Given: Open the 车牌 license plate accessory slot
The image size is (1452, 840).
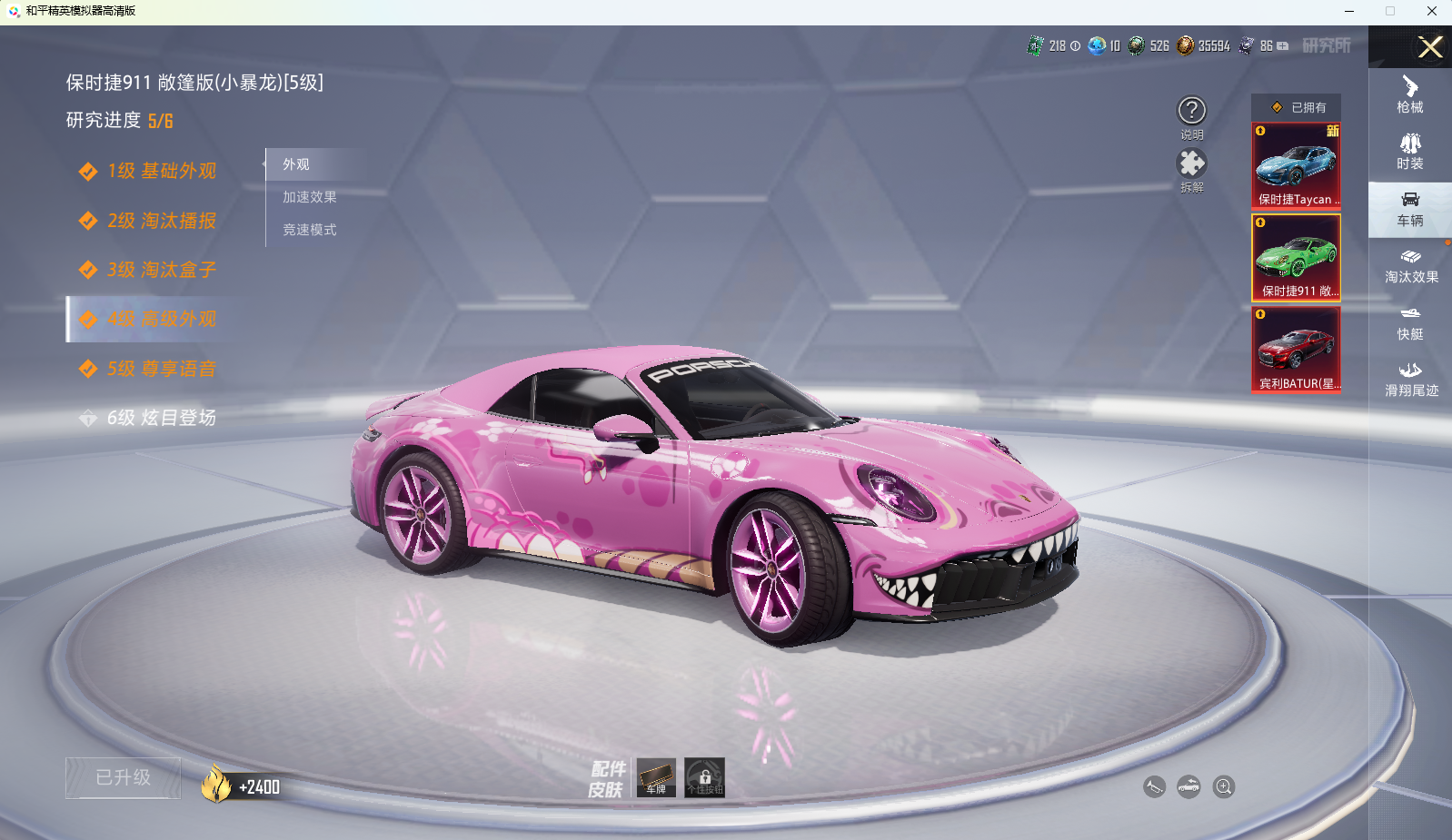Looking at the screenshot, I should (x=656, y=777).
